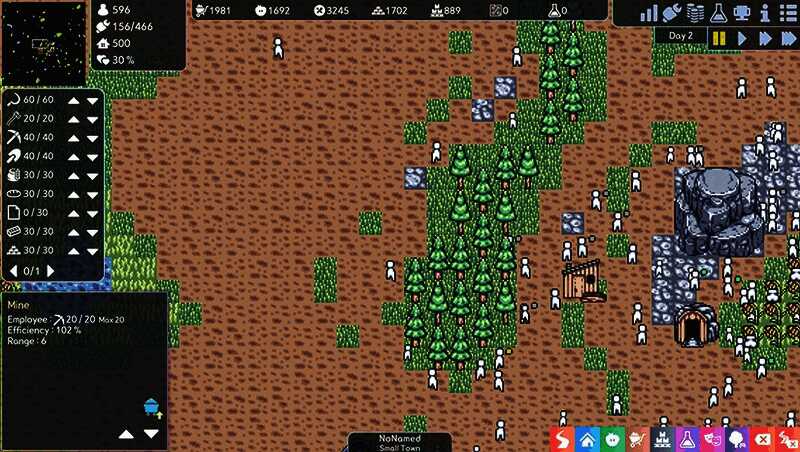The height and width of the screenshot is (452, 800).
Task: Select the road building category
Action: pos(562,439)
